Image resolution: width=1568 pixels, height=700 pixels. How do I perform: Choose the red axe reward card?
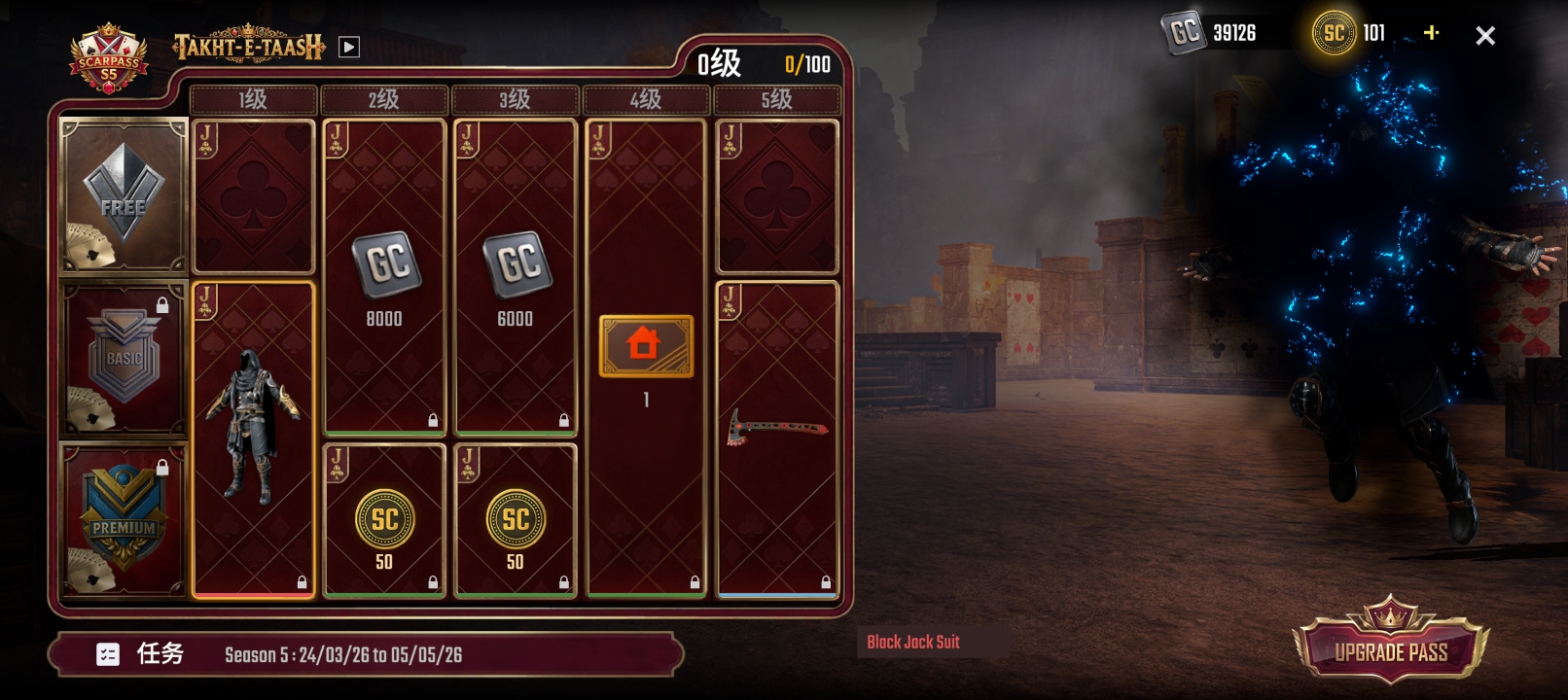(777, 437)
